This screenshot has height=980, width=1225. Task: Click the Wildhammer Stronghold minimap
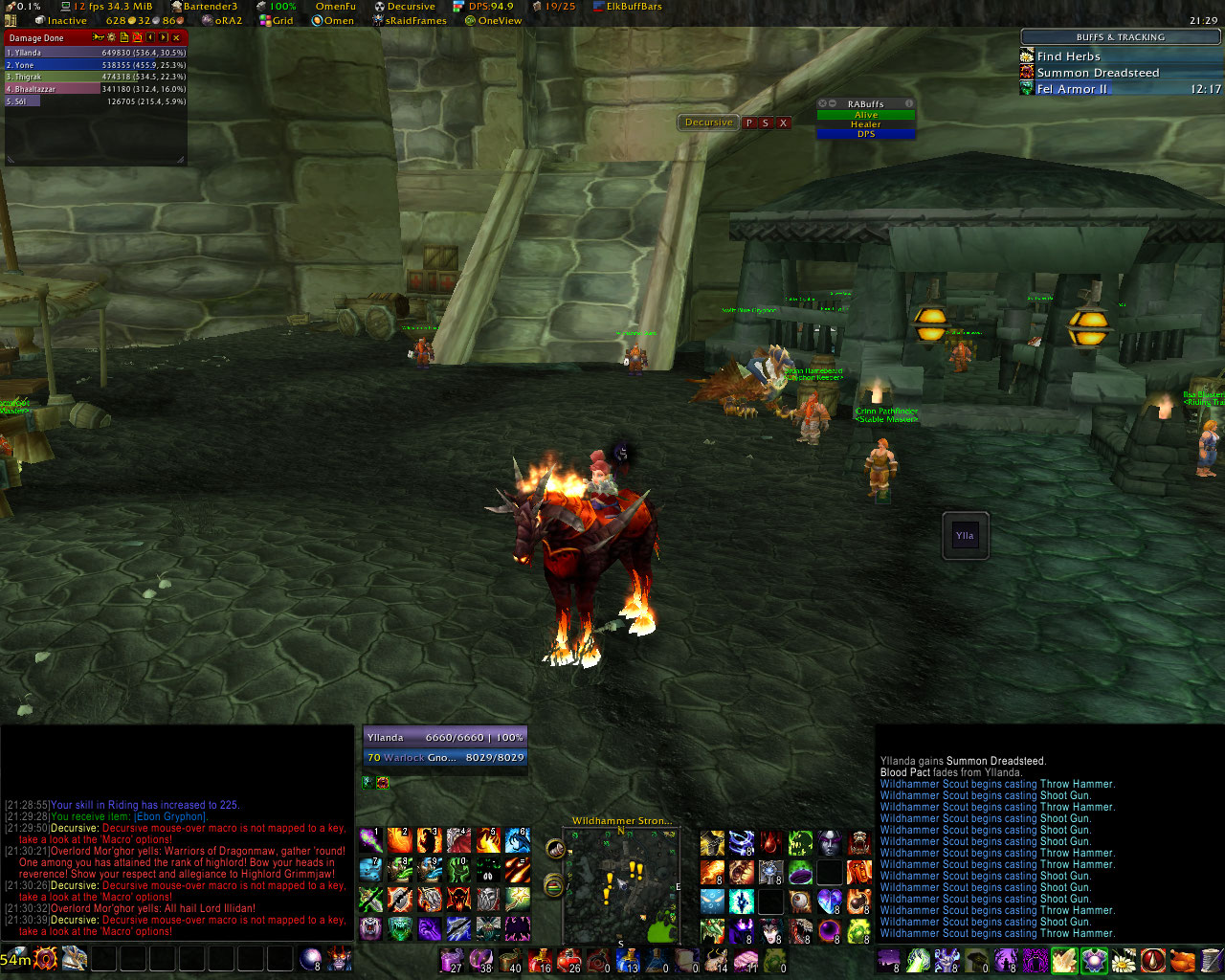tap(620, 879)
